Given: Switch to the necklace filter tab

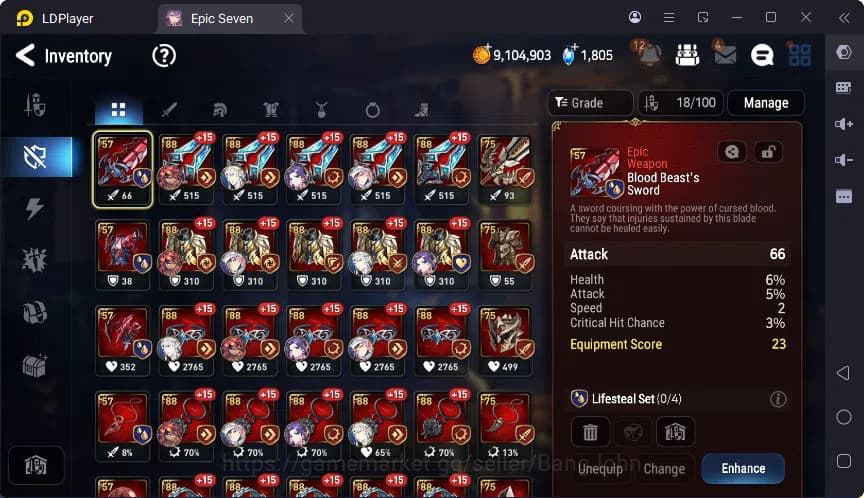Looking at the screenshot, I should [321, 110].
